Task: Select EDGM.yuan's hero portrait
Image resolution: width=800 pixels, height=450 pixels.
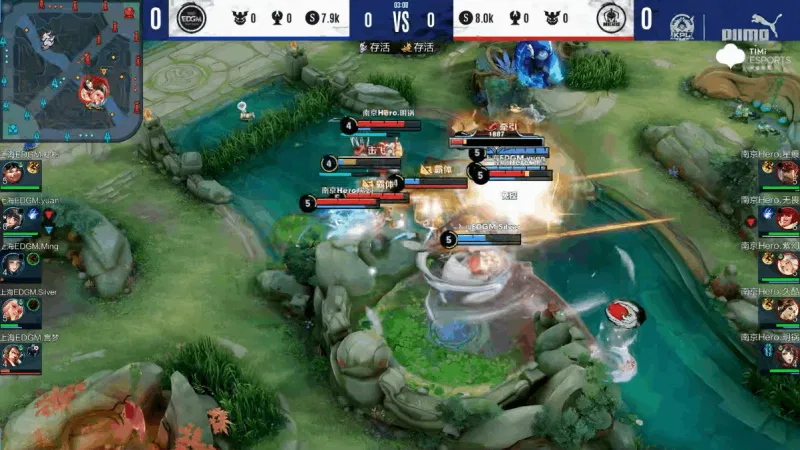Action: (12, 218)
